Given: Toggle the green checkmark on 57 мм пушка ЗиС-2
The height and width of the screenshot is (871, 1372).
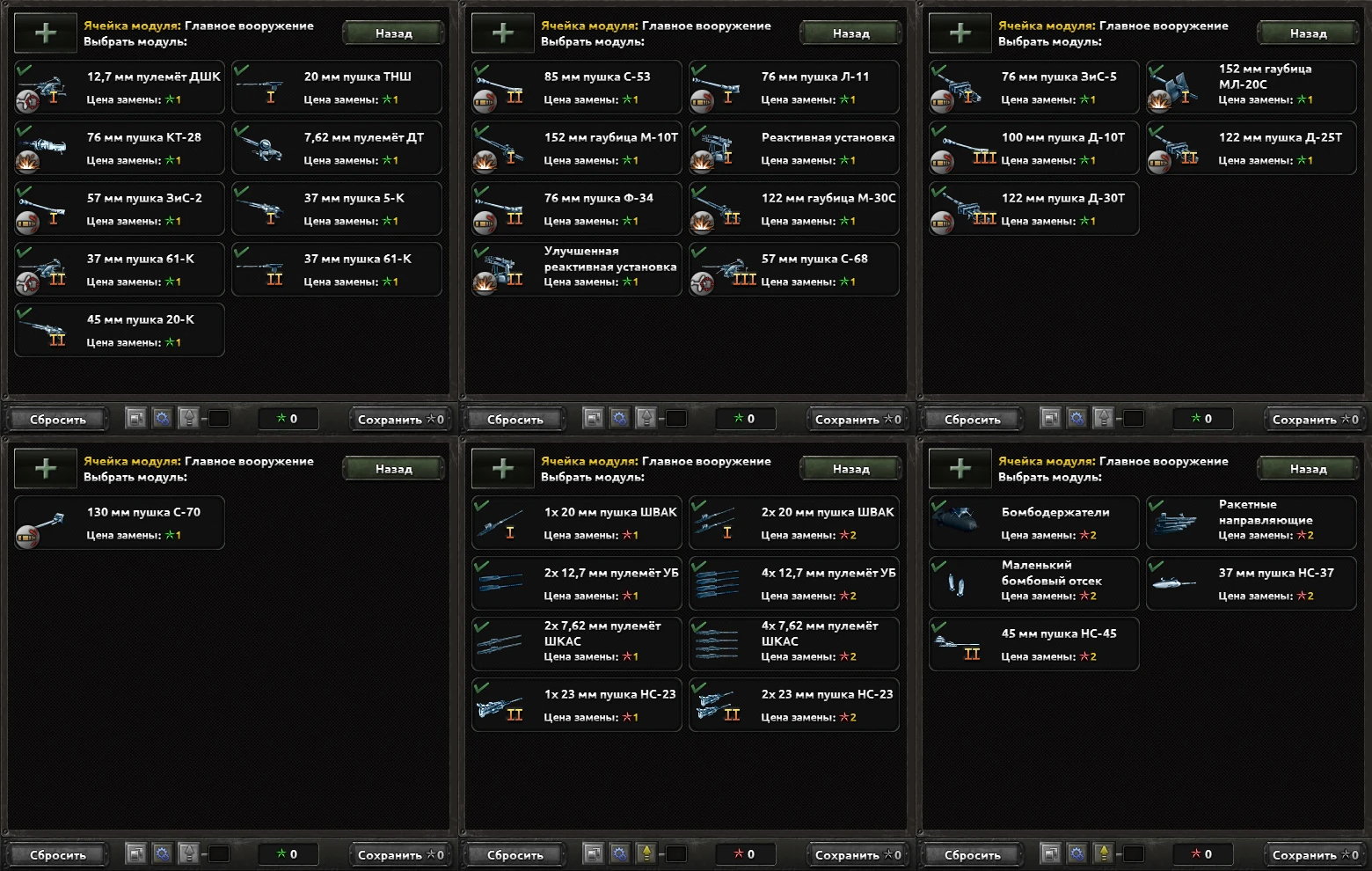Looking at the screenshot, I should [25, 188].
